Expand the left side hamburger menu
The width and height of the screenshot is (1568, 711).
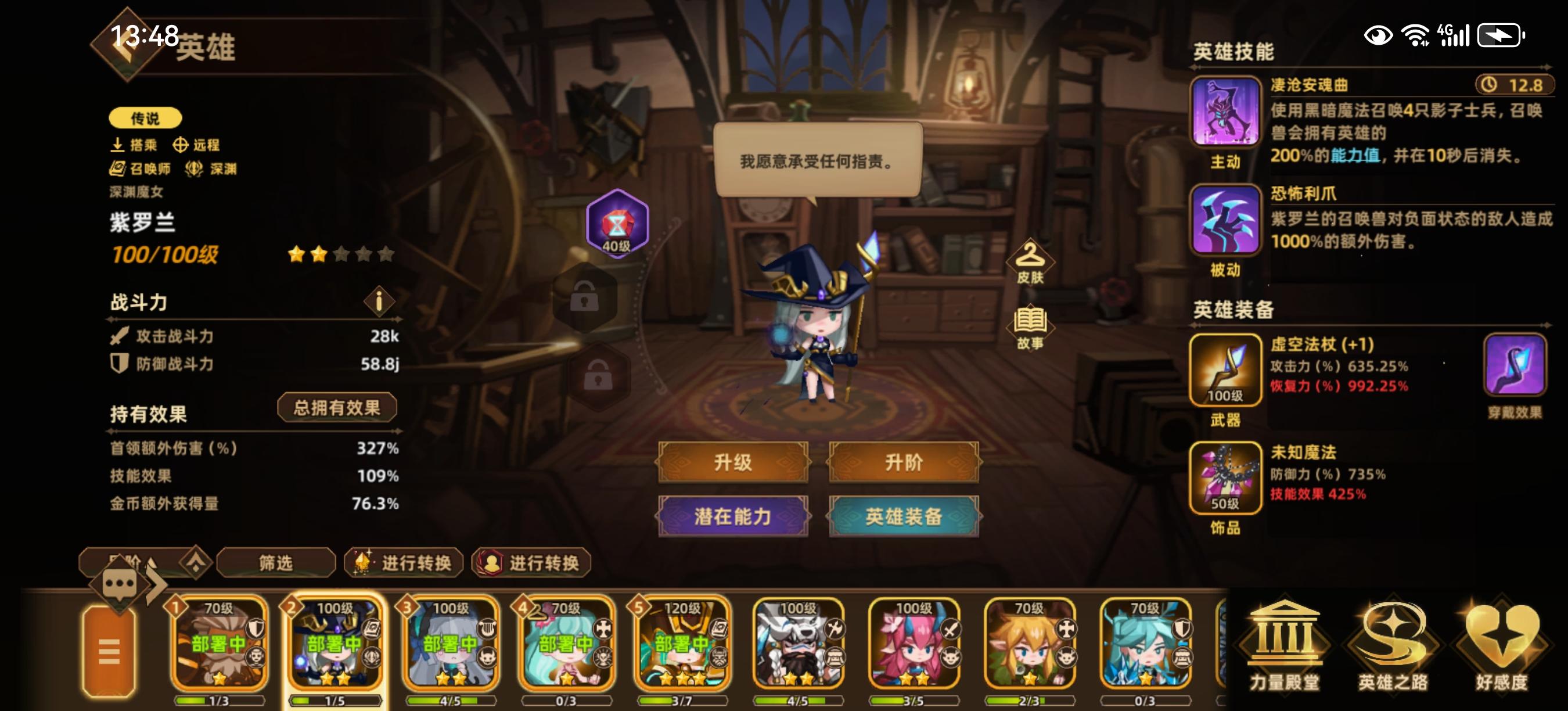110,651
